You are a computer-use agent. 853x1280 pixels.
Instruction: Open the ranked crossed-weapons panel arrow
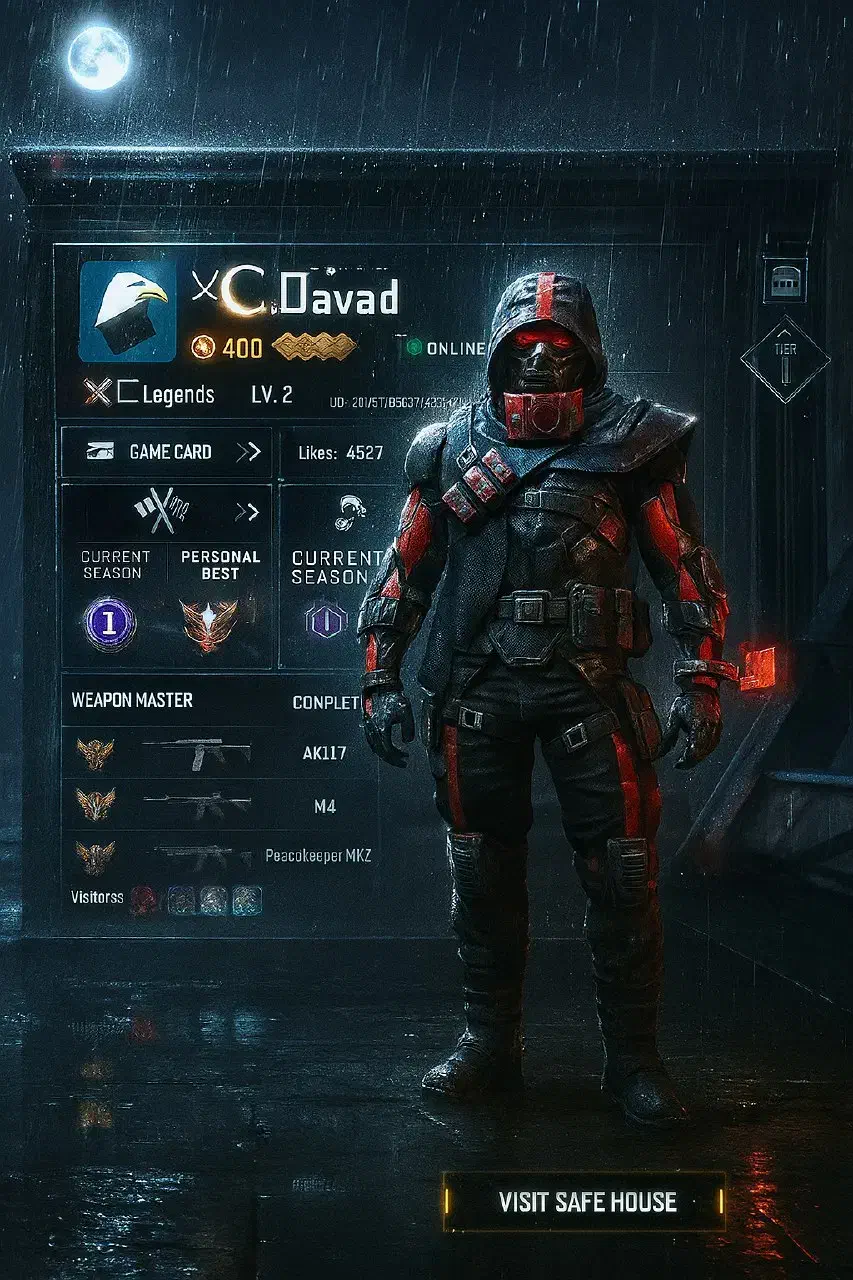pos(247,513)
